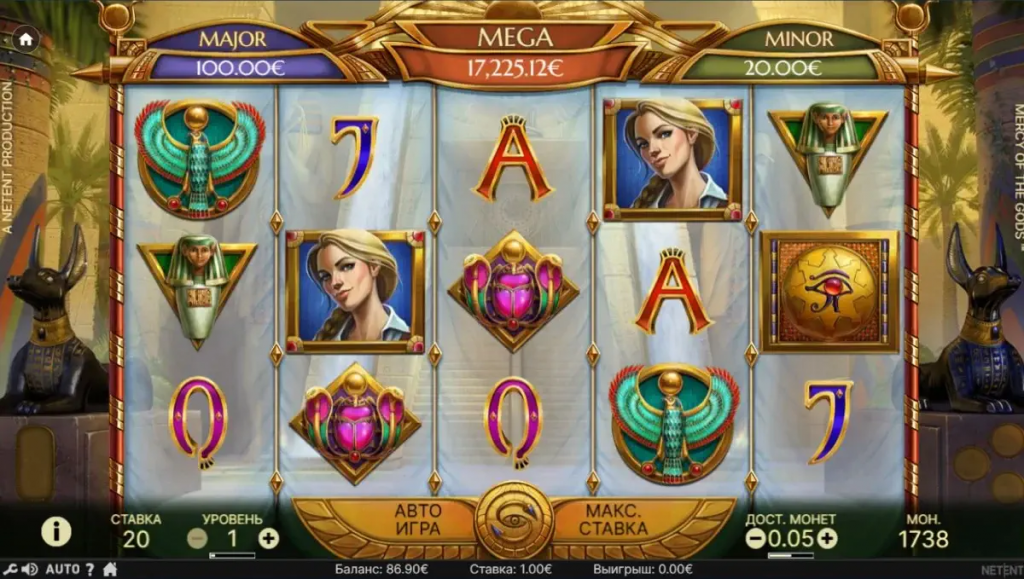Start autoplay with the АВТО ИГРА button
The height and width of the screenshot is (579, 1024).
click(x=418, y=518)
